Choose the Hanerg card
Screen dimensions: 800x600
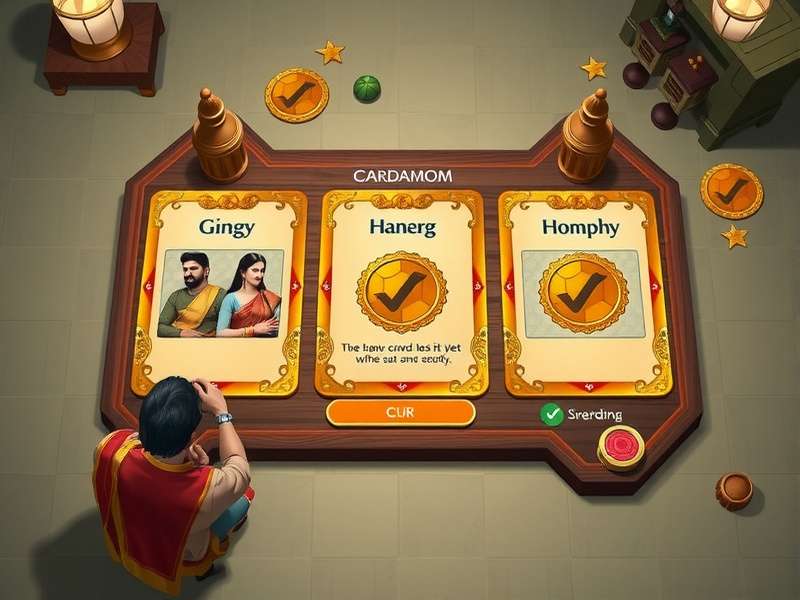click(400, 292)
